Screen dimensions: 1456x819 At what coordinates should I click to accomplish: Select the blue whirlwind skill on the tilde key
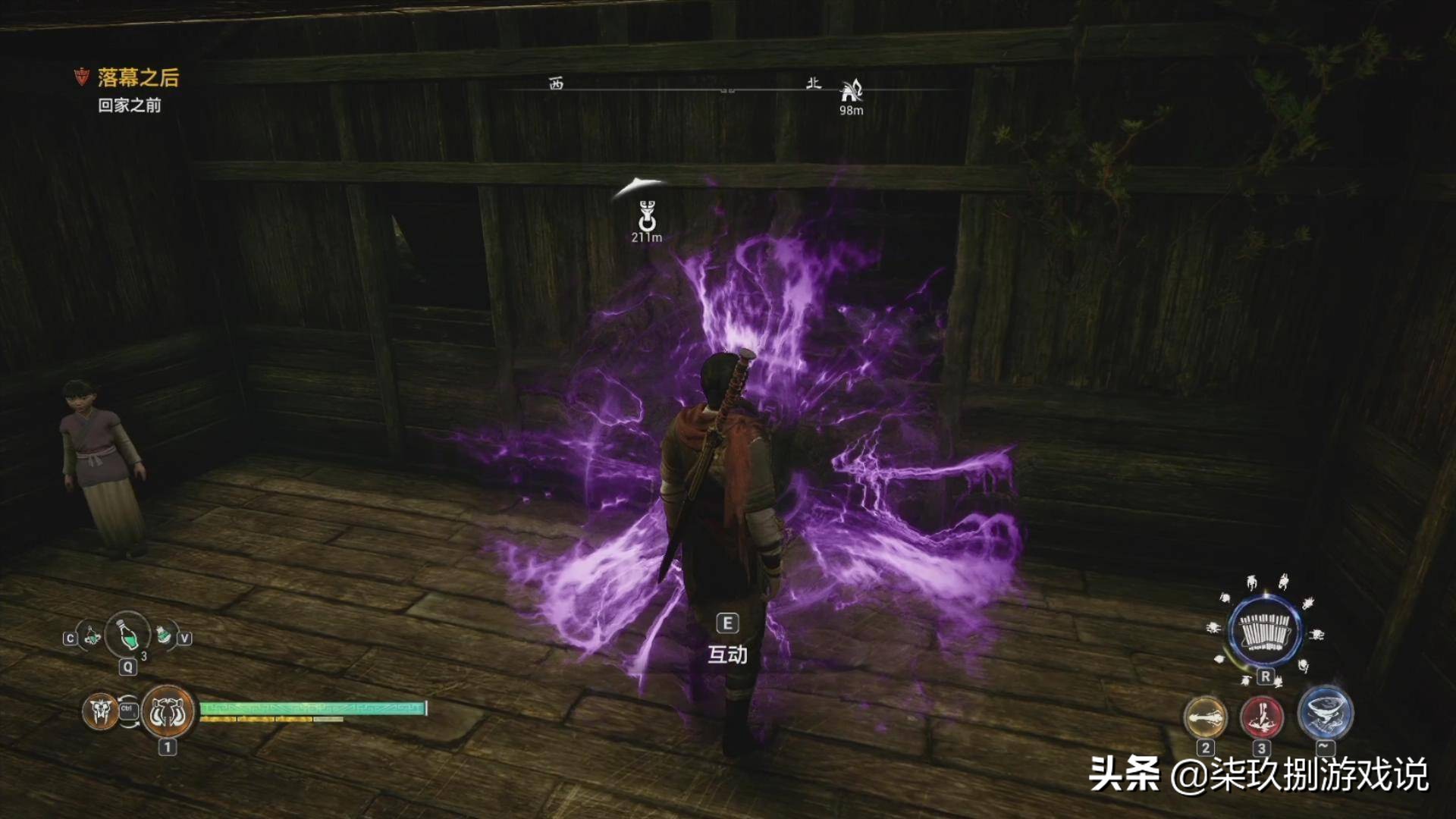1325,715
